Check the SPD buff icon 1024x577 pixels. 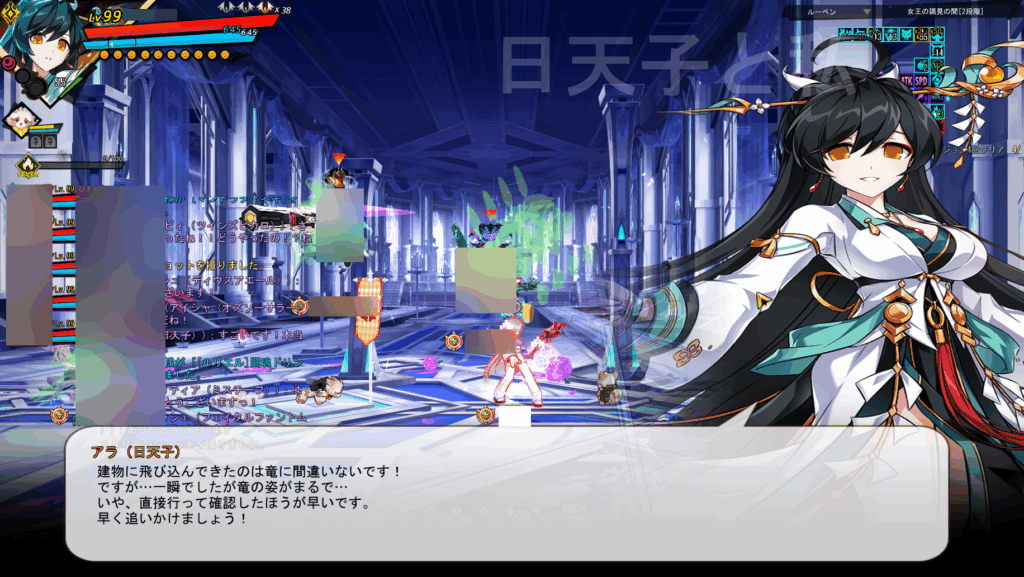click(x=921, y=79)
